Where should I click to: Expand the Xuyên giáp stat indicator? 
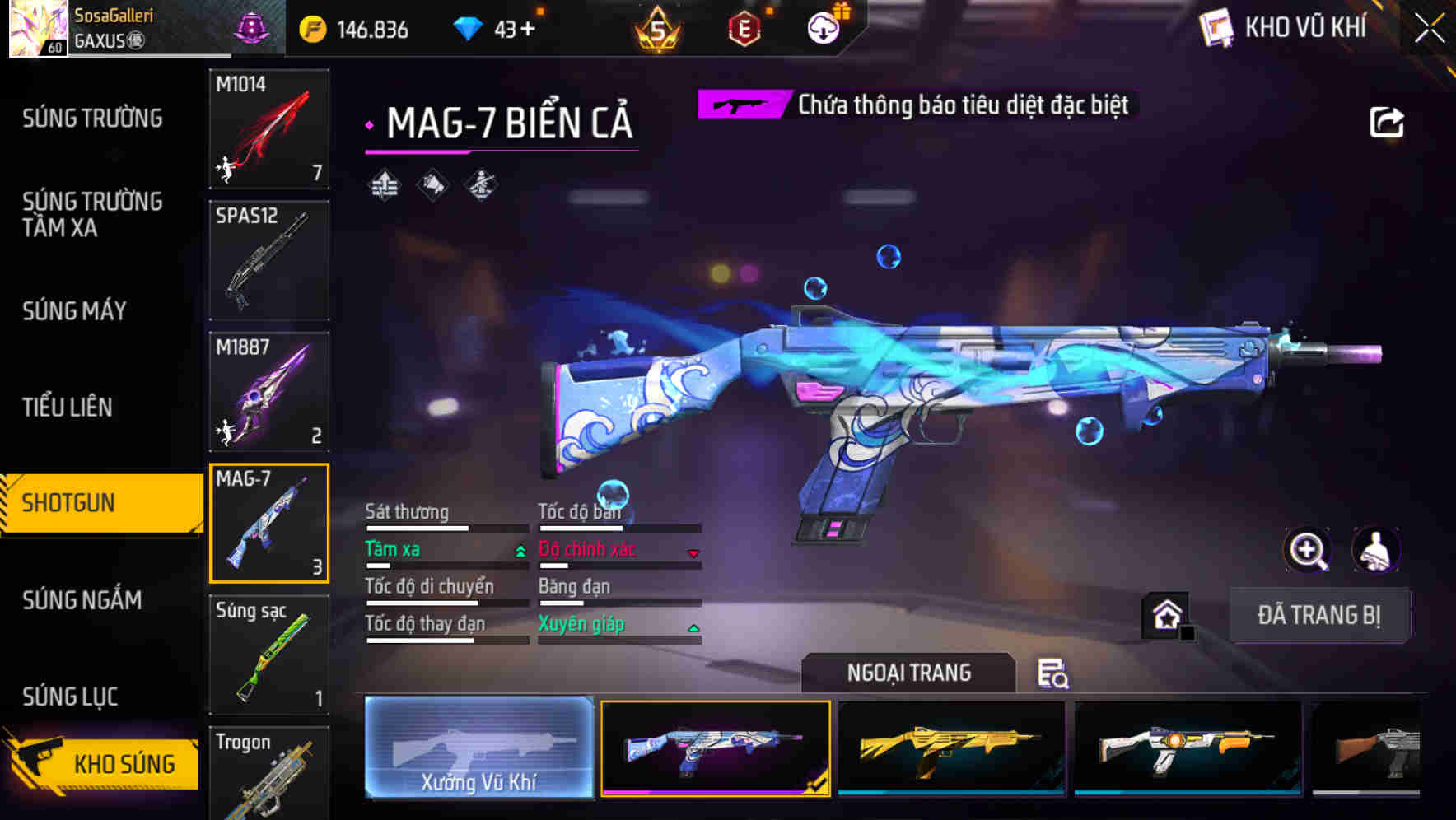click(618, 624)
